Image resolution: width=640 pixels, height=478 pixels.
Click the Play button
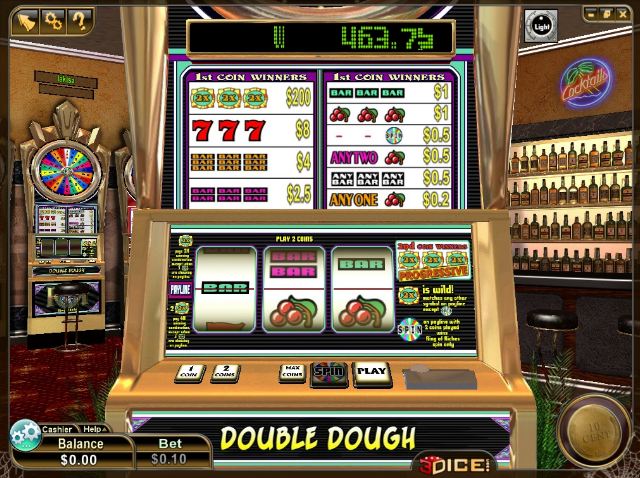pyautogui.click(x=371, y=372)
